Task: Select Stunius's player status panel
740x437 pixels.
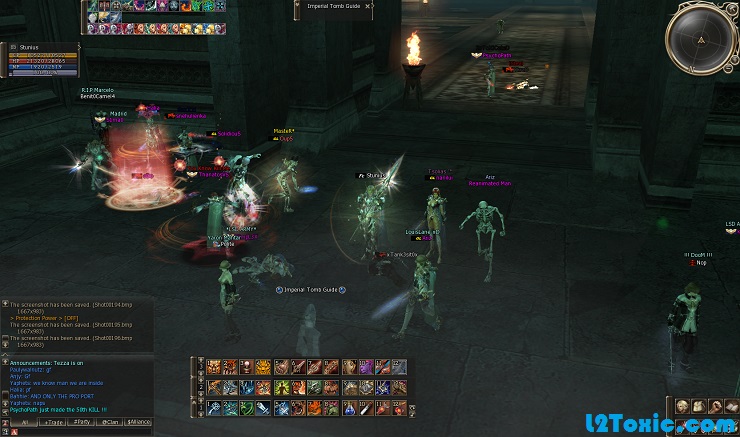Action: tap(42, 58)
